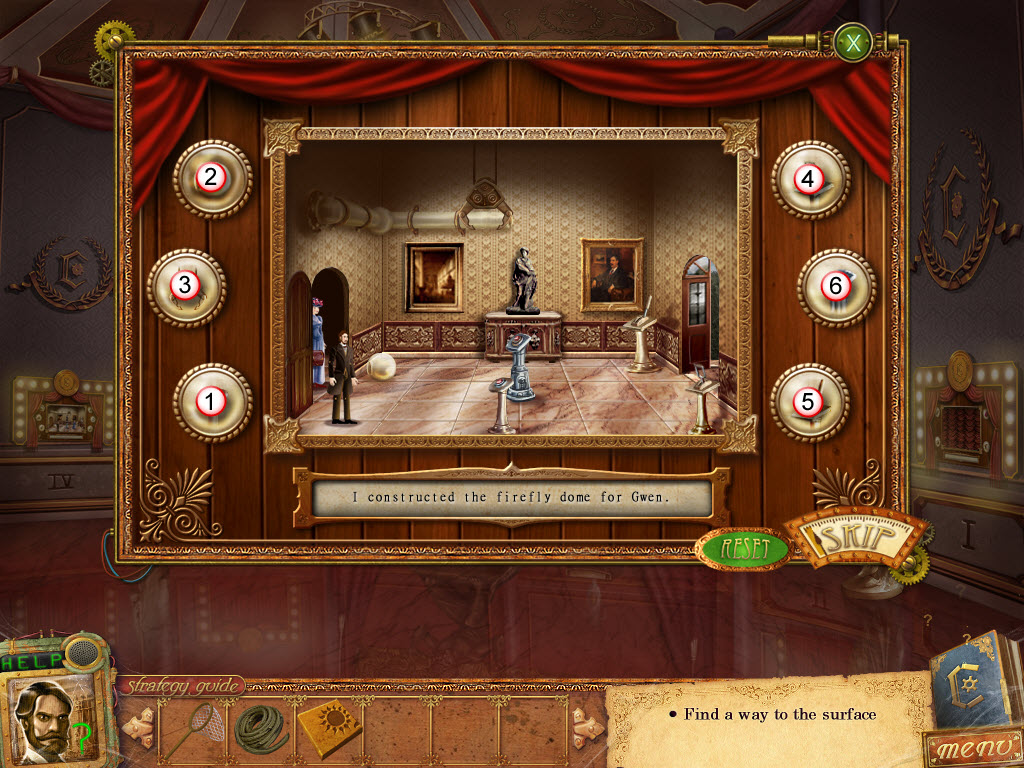Select the butterfly net in the inventory

click(x=190, y=728)
